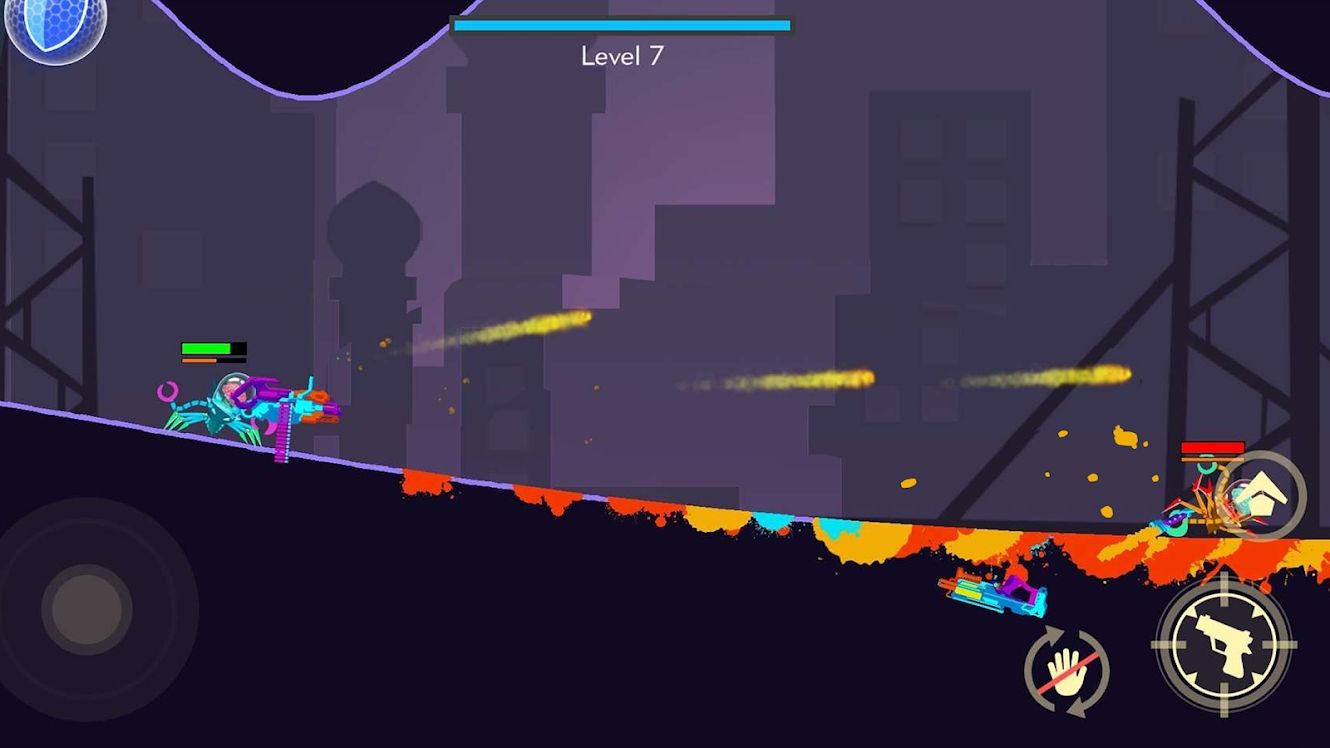This screenshot has height=748, width=1330.
Task: Tap the virtual movement joystick
Action: (x=88, y=608)
